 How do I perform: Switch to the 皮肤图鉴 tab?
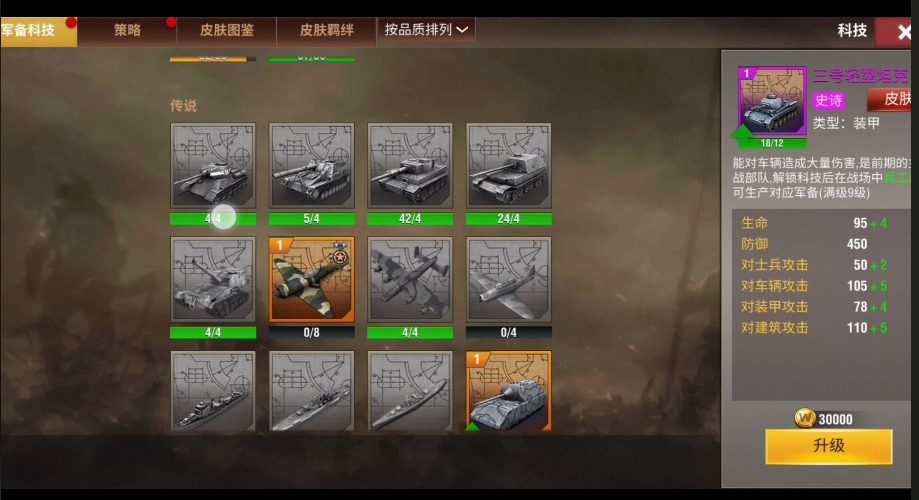click(x=226, y=30)
